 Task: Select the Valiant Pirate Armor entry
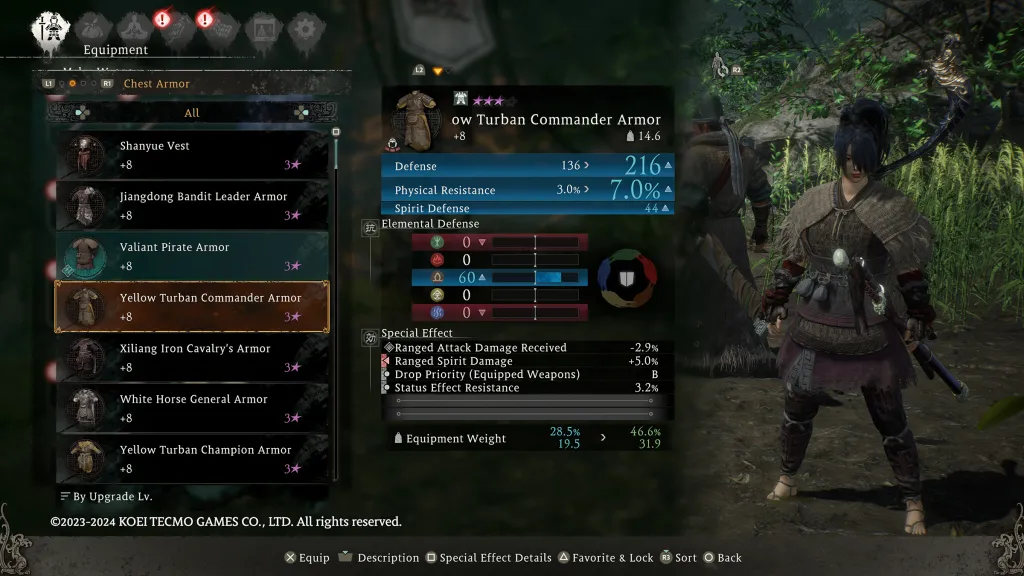190,256
